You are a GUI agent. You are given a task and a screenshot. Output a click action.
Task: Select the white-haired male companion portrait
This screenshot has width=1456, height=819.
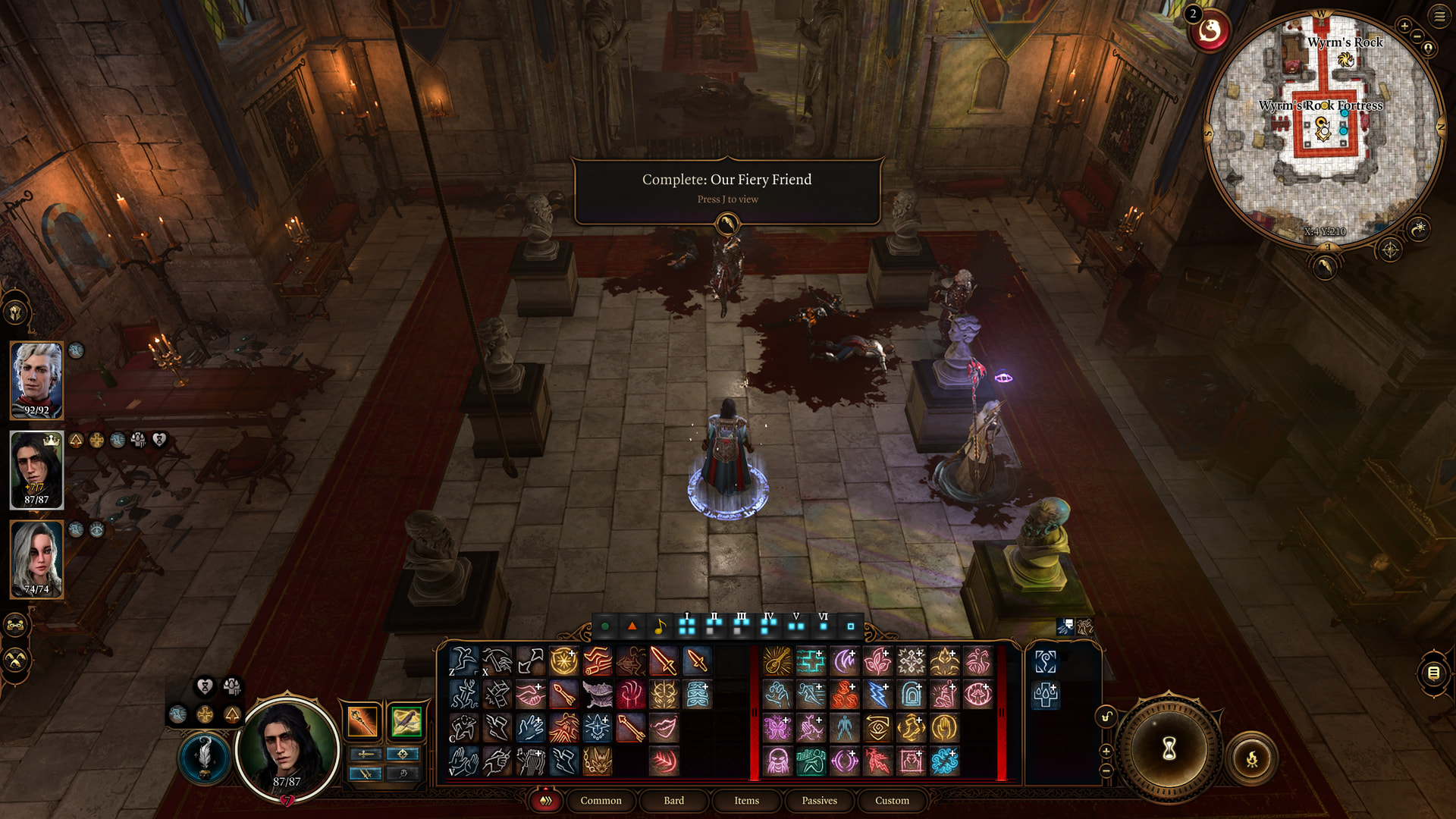[36, 380]
